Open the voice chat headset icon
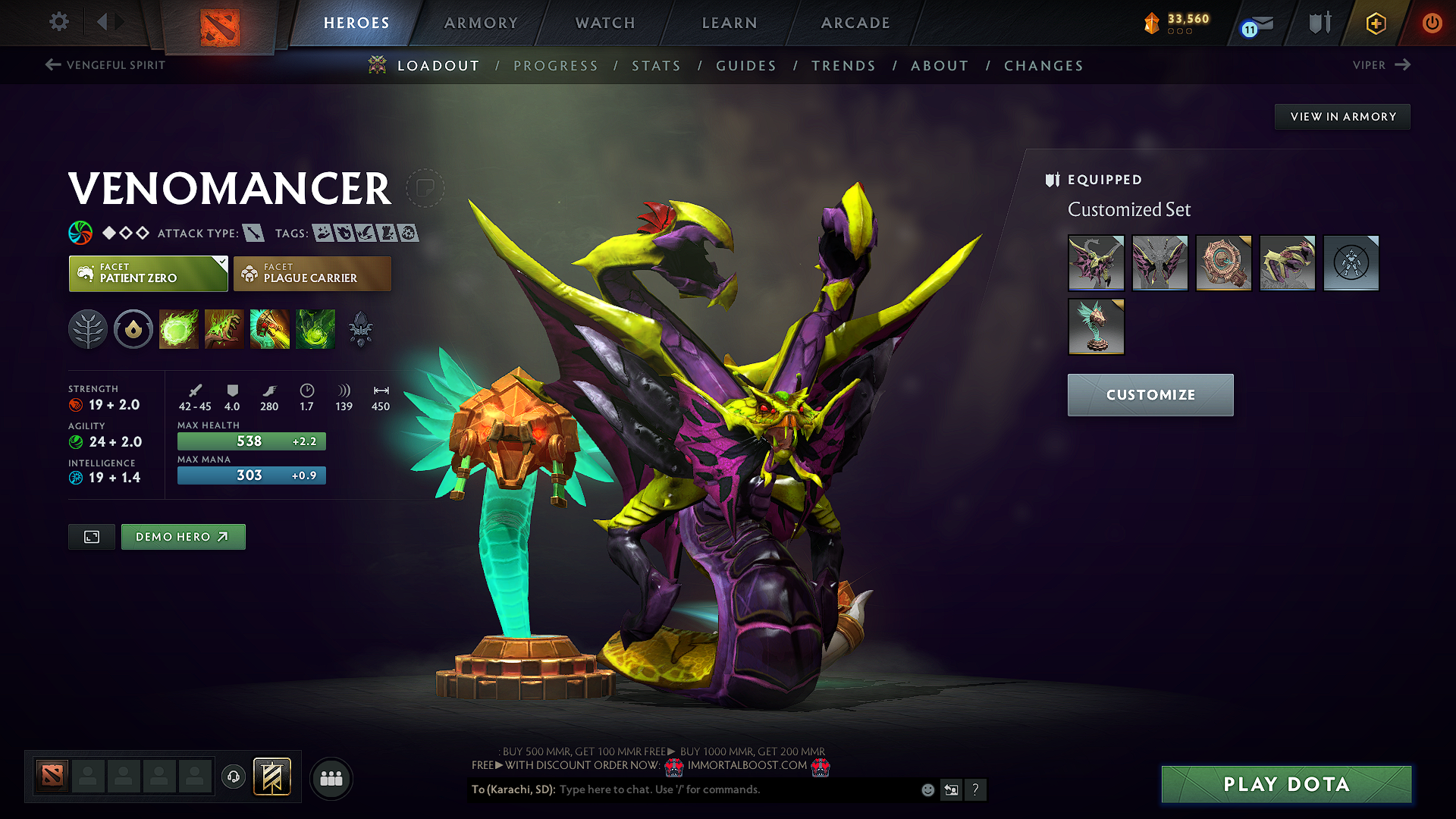The image size is (1456, 819). click(233, 777)
